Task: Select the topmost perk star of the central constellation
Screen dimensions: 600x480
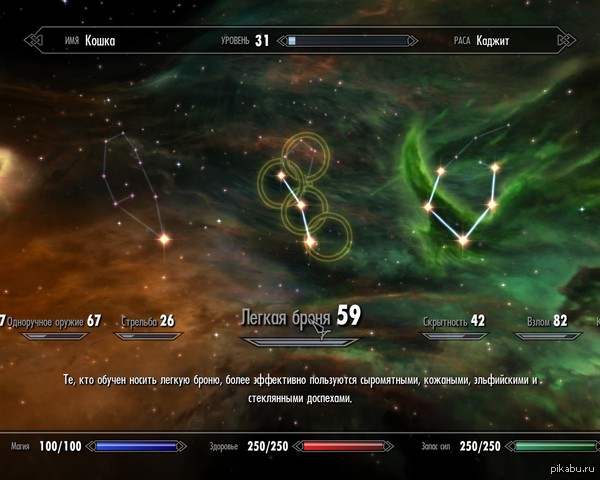Action: click(x=281, y=176)
